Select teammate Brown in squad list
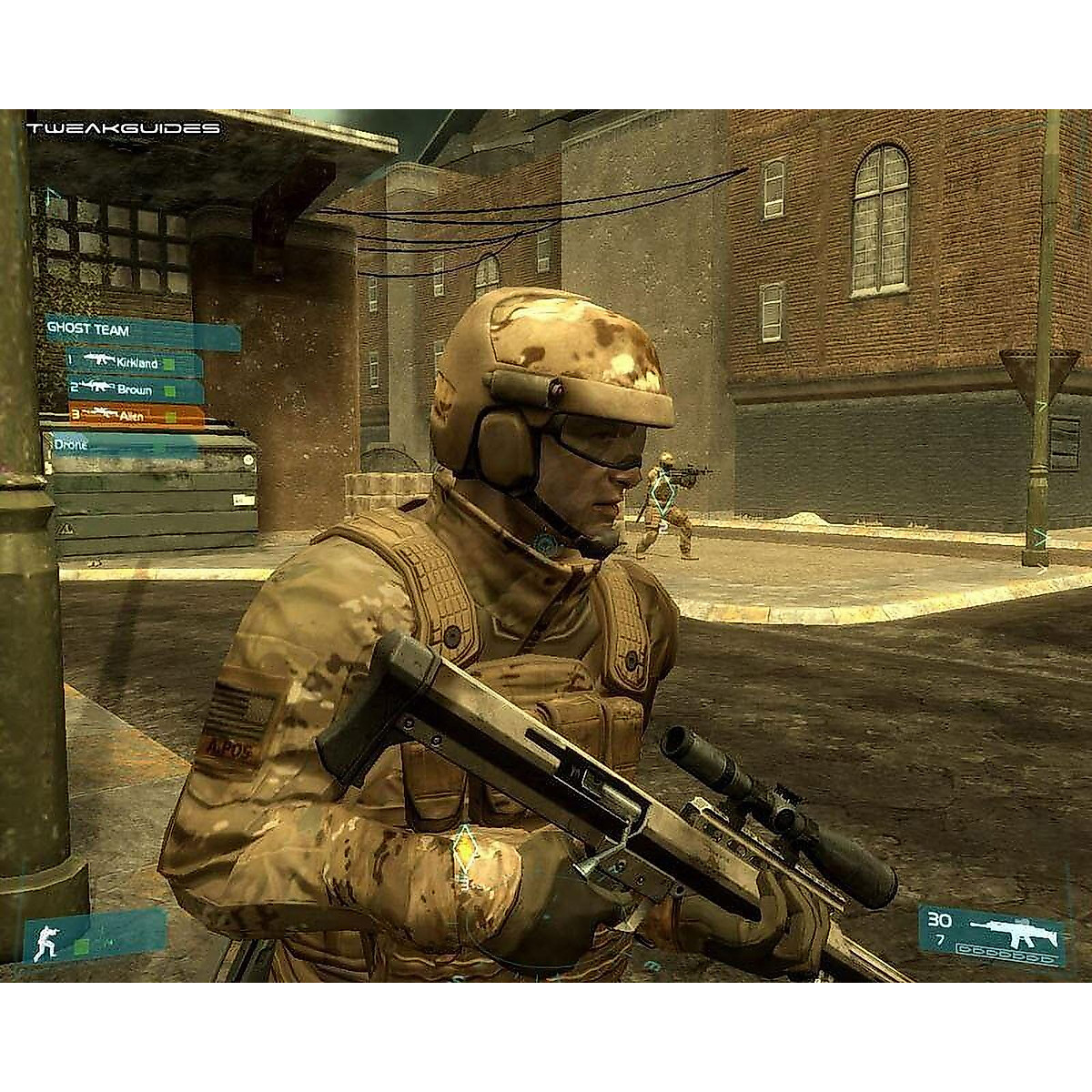The height and width of the screenshot is (1092, 1092). tap(135, 389)
